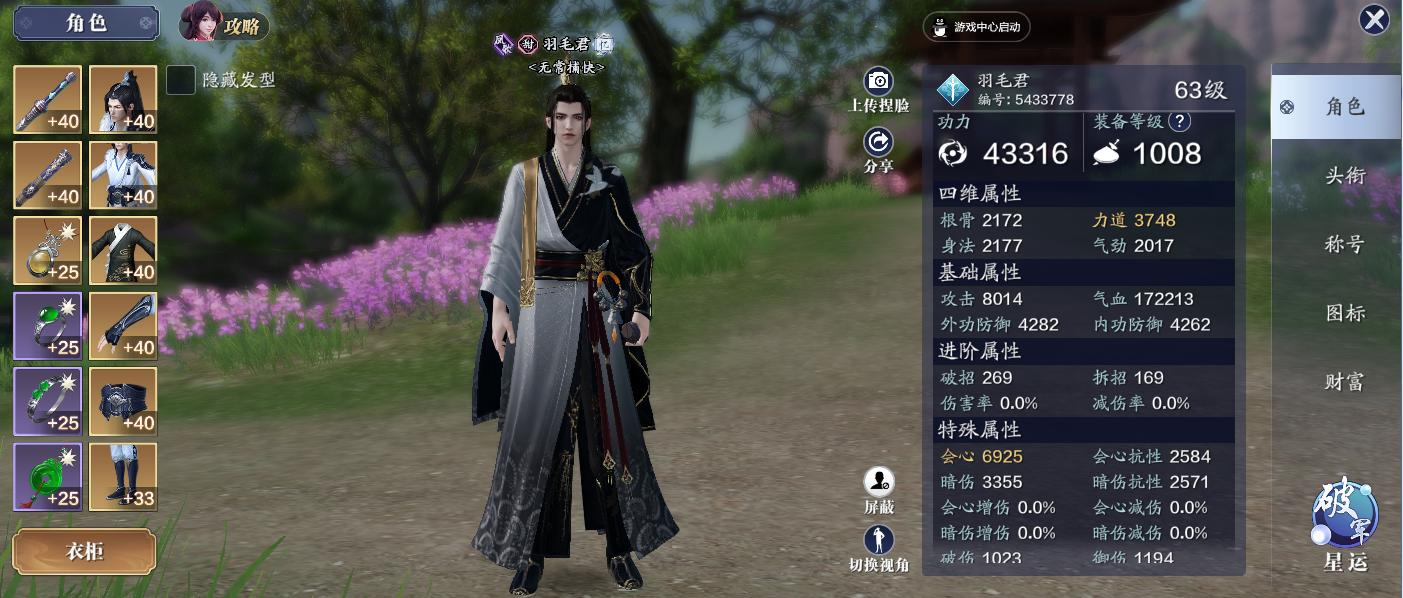The height and width of the screenshot is (598, 1403).
Task: Launch 游戏中心启动 game center button
Action: 976,27
